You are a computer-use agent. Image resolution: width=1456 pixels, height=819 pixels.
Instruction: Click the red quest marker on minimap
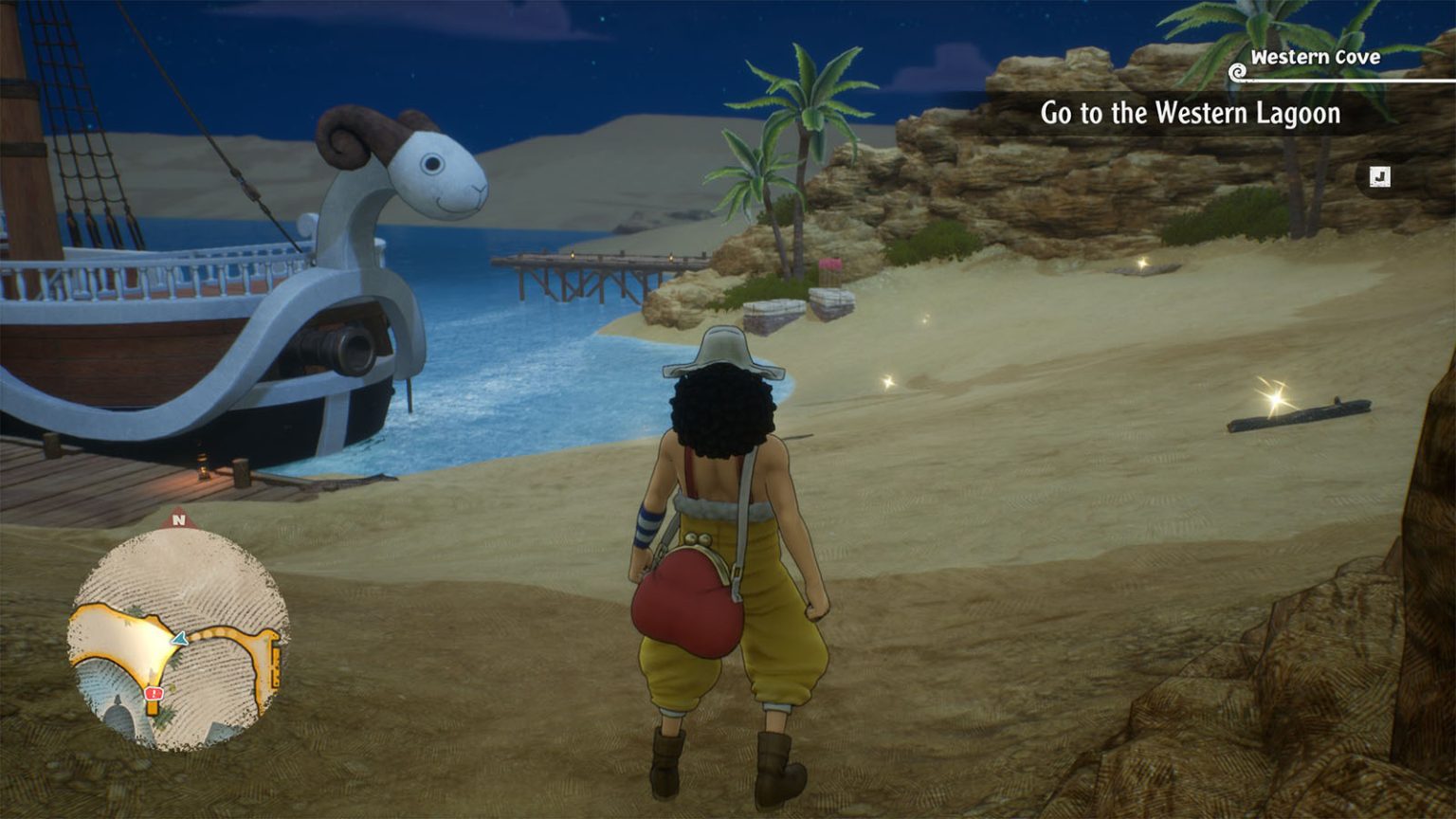point(154,694)
